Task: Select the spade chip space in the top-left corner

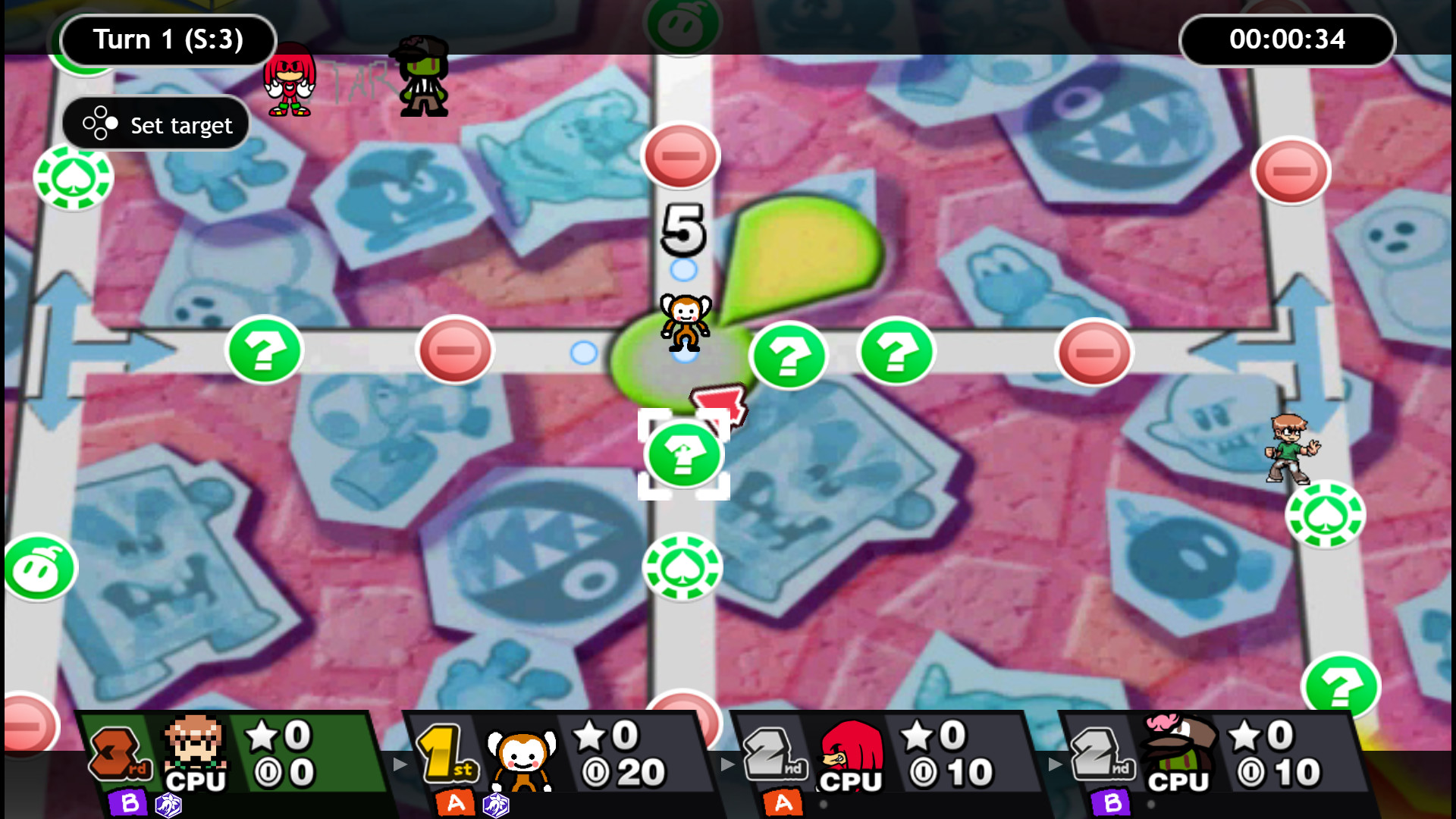Action: [74, 176]
